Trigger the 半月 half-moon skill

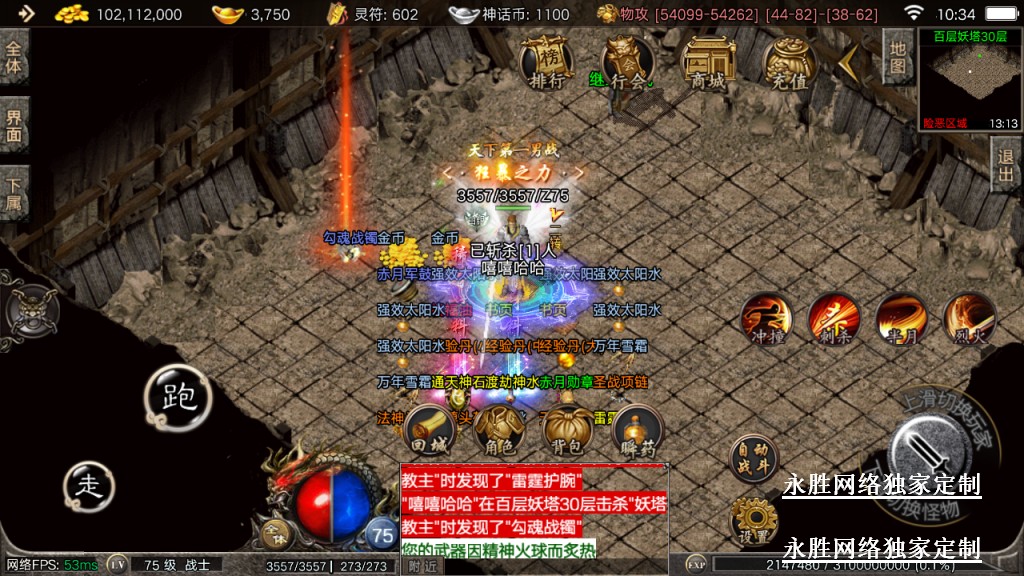900,319
